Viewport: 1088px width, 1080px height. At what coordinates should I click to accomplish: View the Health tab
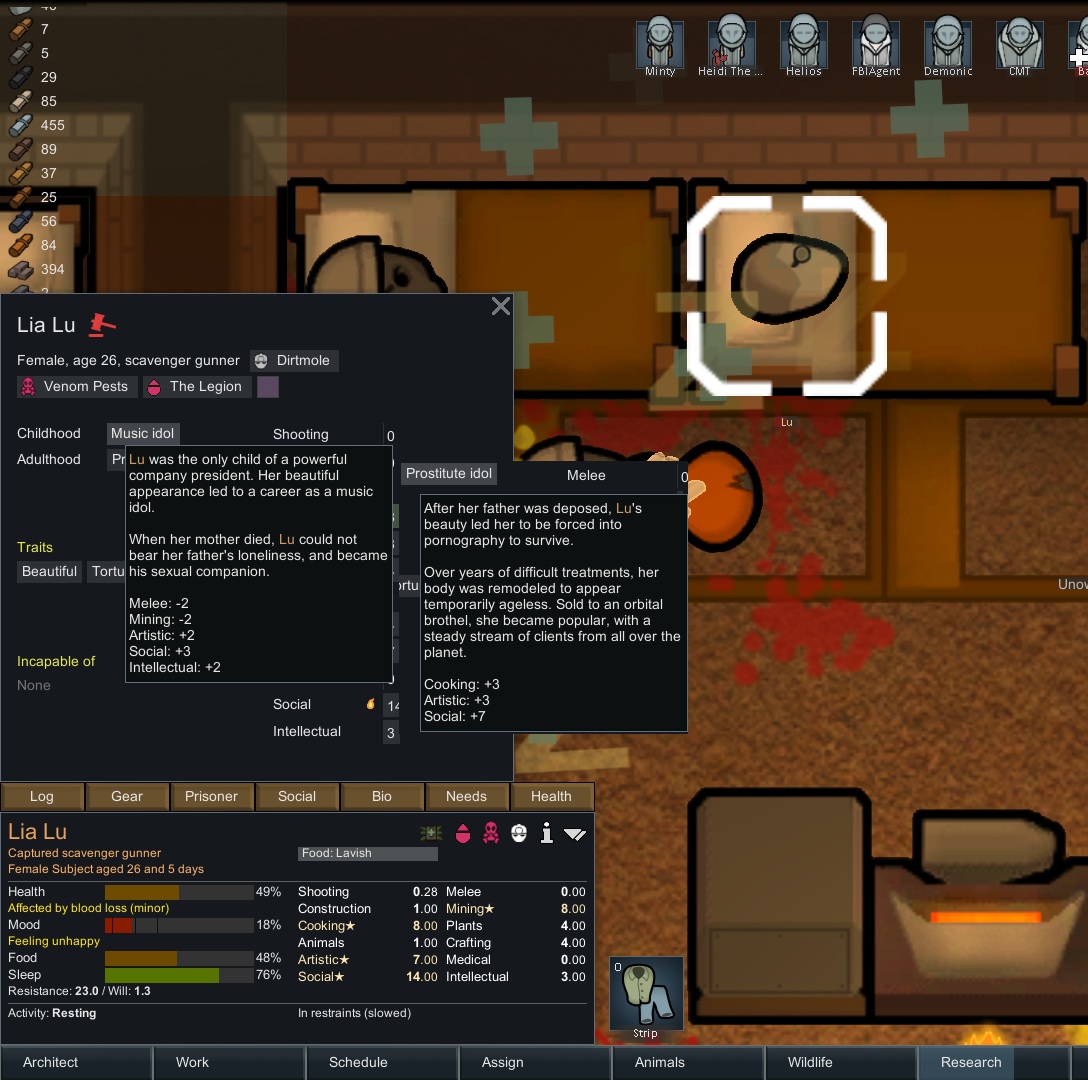point(551,796)
